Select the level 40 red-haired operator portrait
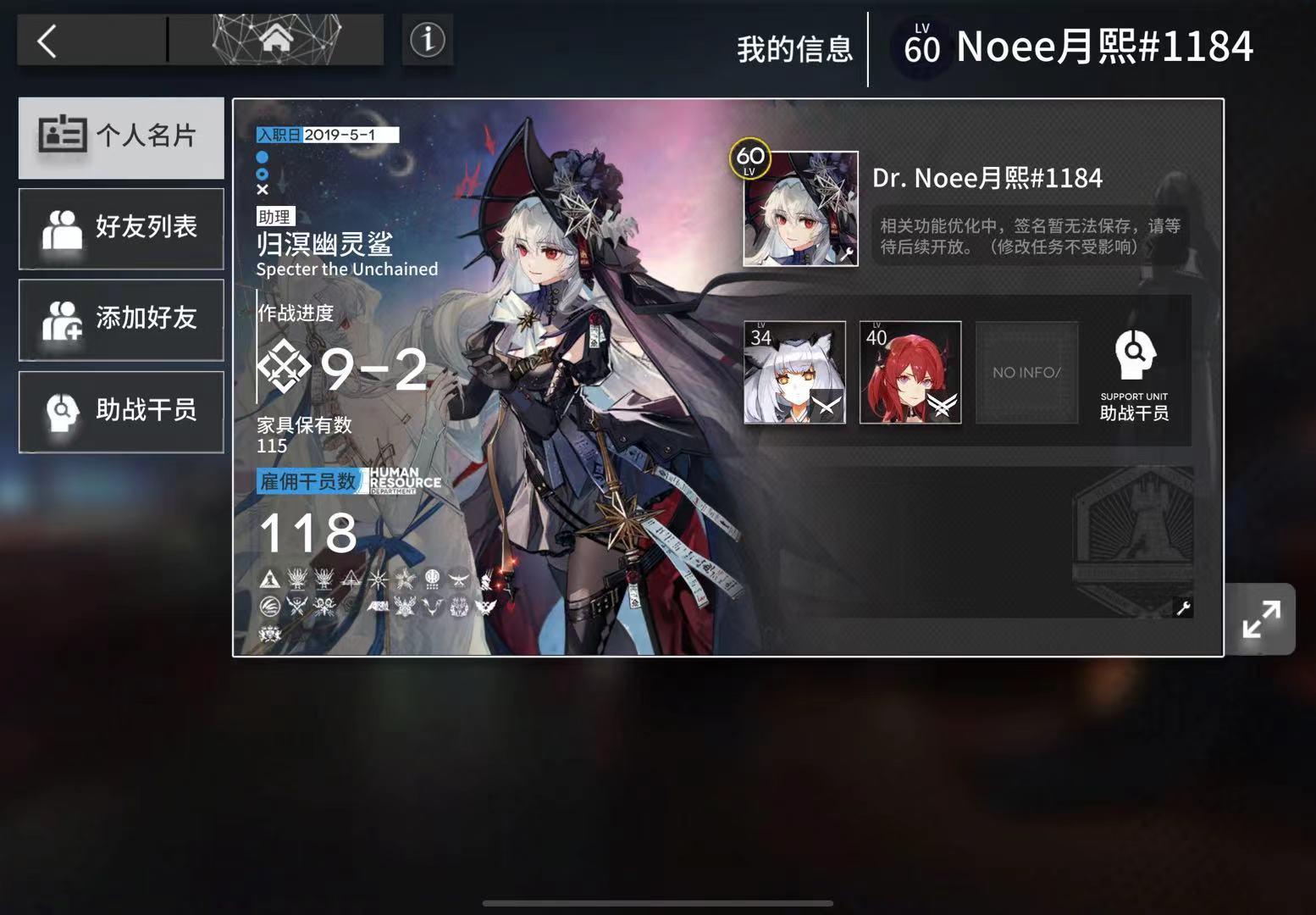Viewport: 1316px width, 915px height. (910, 371)
